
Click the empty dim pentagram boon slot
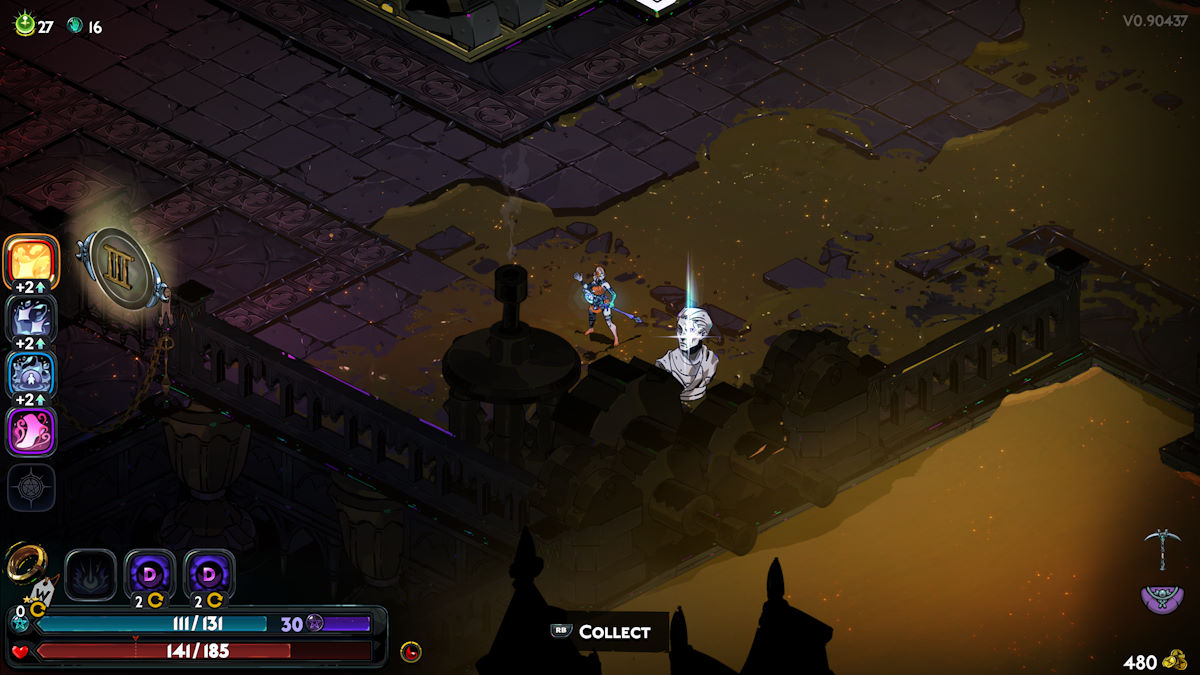[x=32, y=488]
